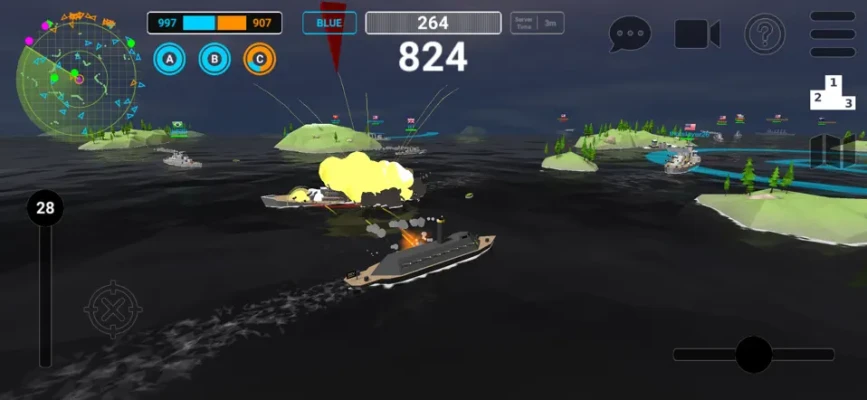Viewport: 867px width, 400px height.
Task: Click the circular radar minimap
Action: pos(76,76)
